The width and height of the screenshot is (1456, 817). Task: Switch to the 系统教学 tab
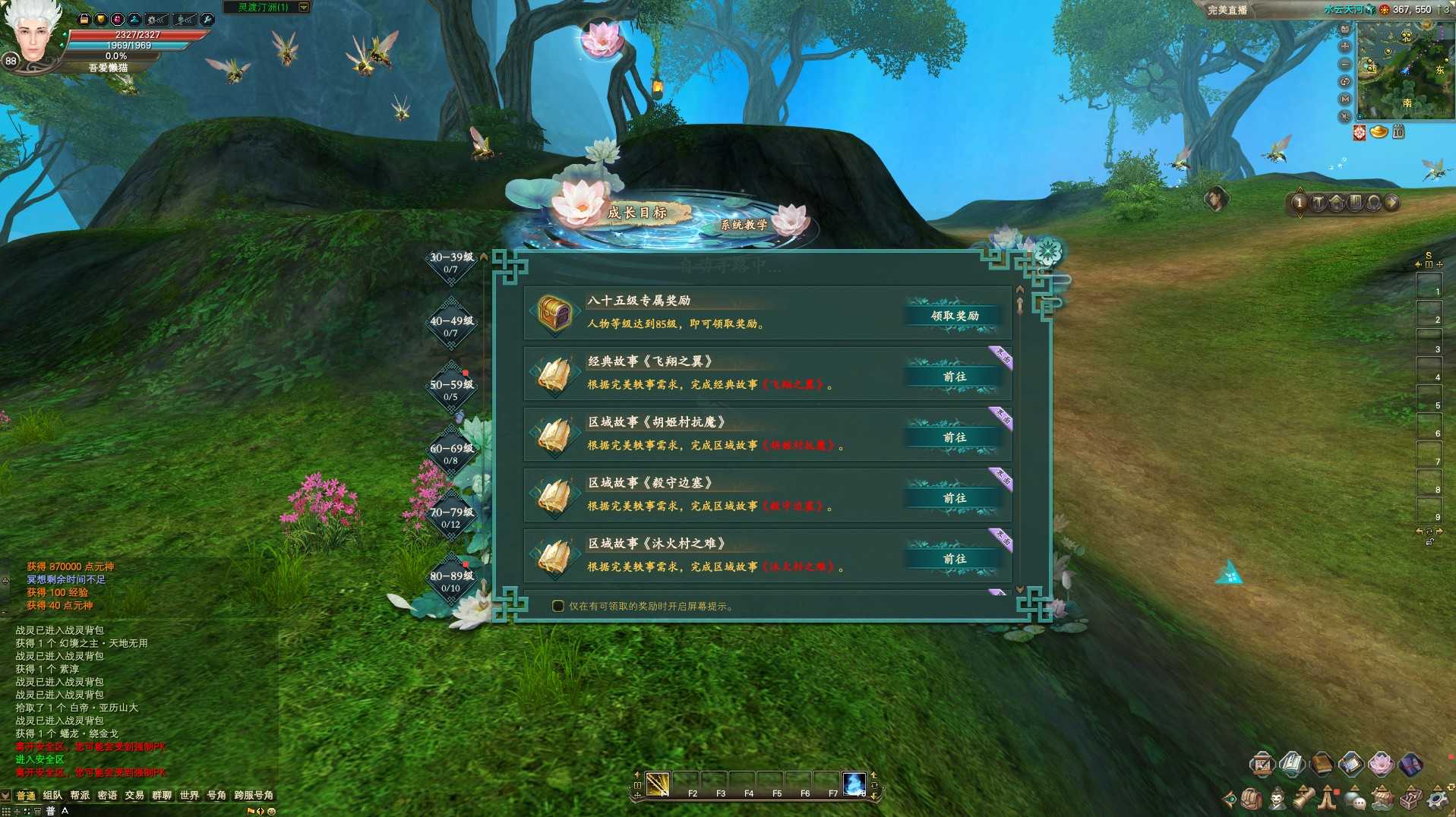tap(744, 225)
